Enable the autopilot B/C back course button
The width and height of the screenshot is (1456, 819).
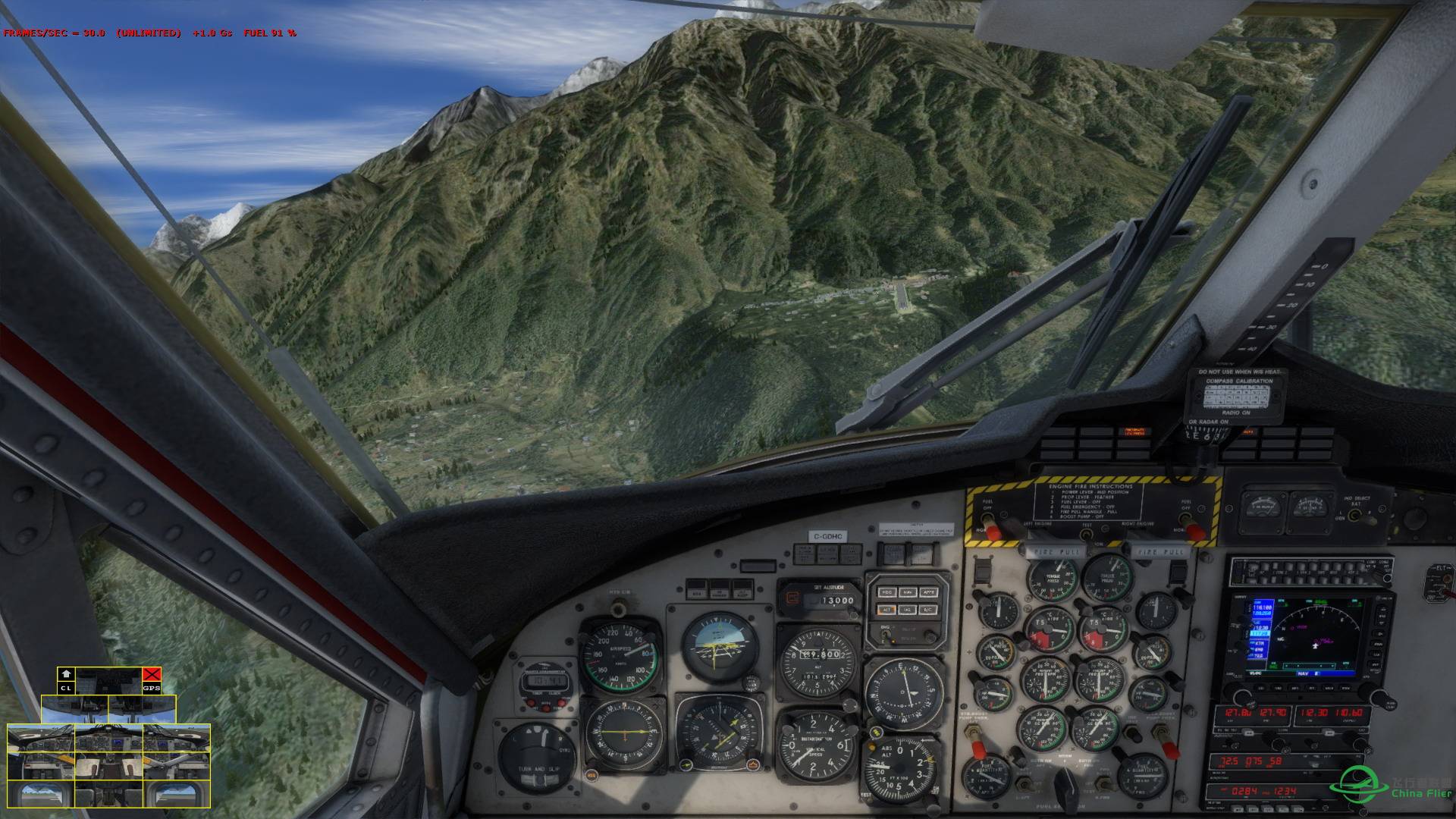[x=928, y=609]
